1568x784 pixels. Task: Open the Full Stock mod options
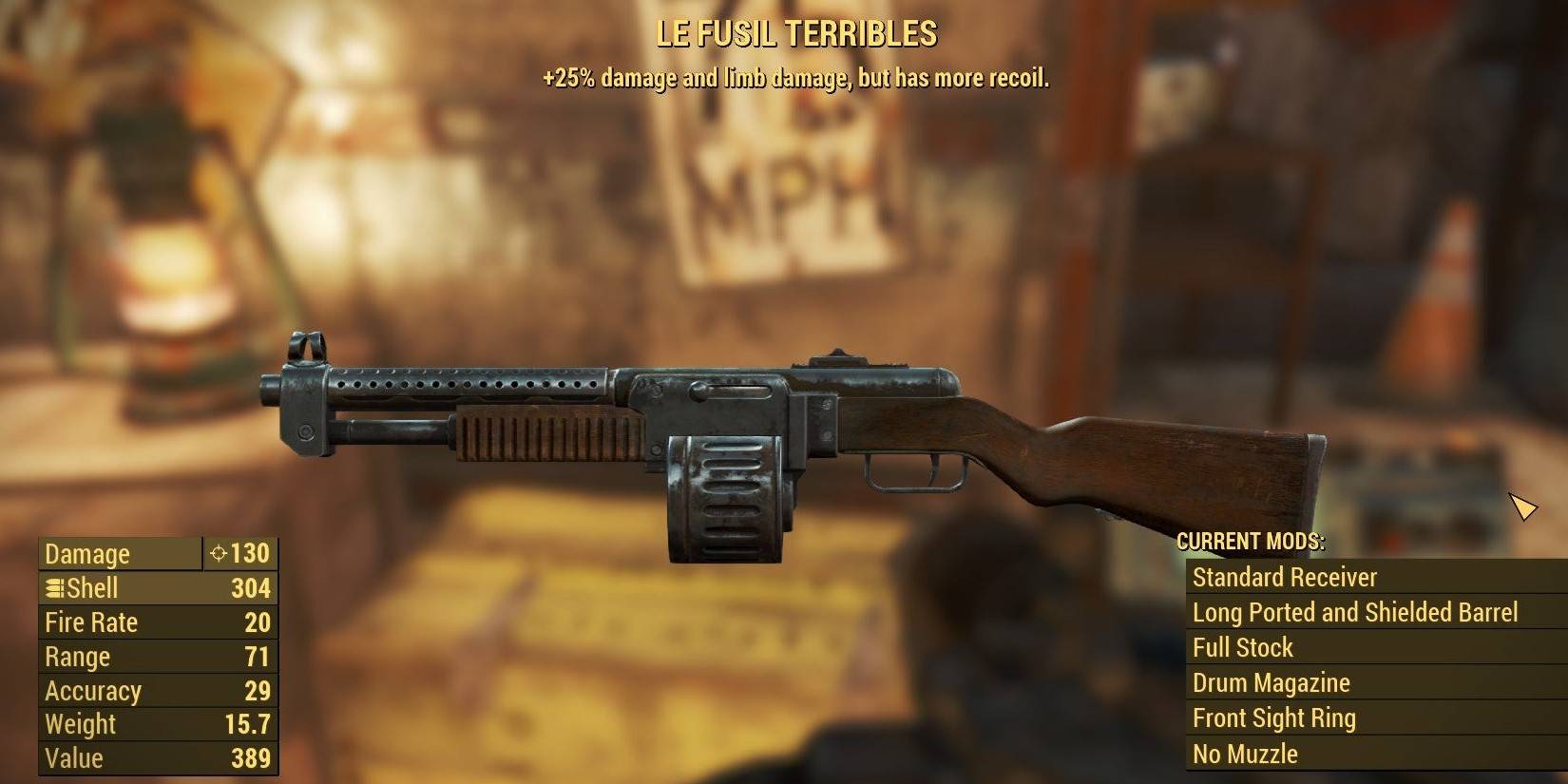pyautogui.click(x=1241, y=647)
